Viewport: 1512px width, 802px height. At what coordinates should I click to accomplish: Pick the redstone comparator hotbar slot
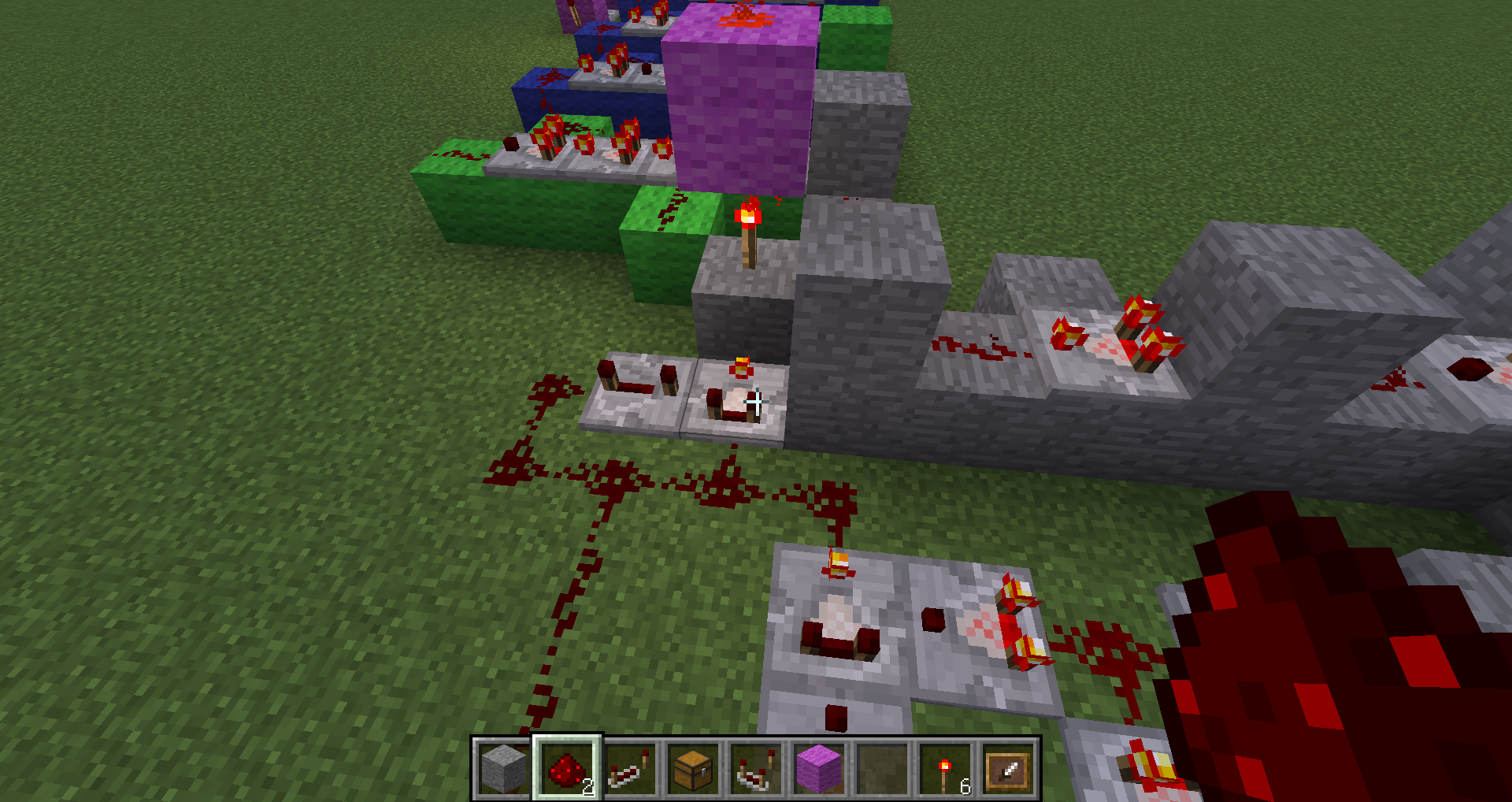[756, 768]
